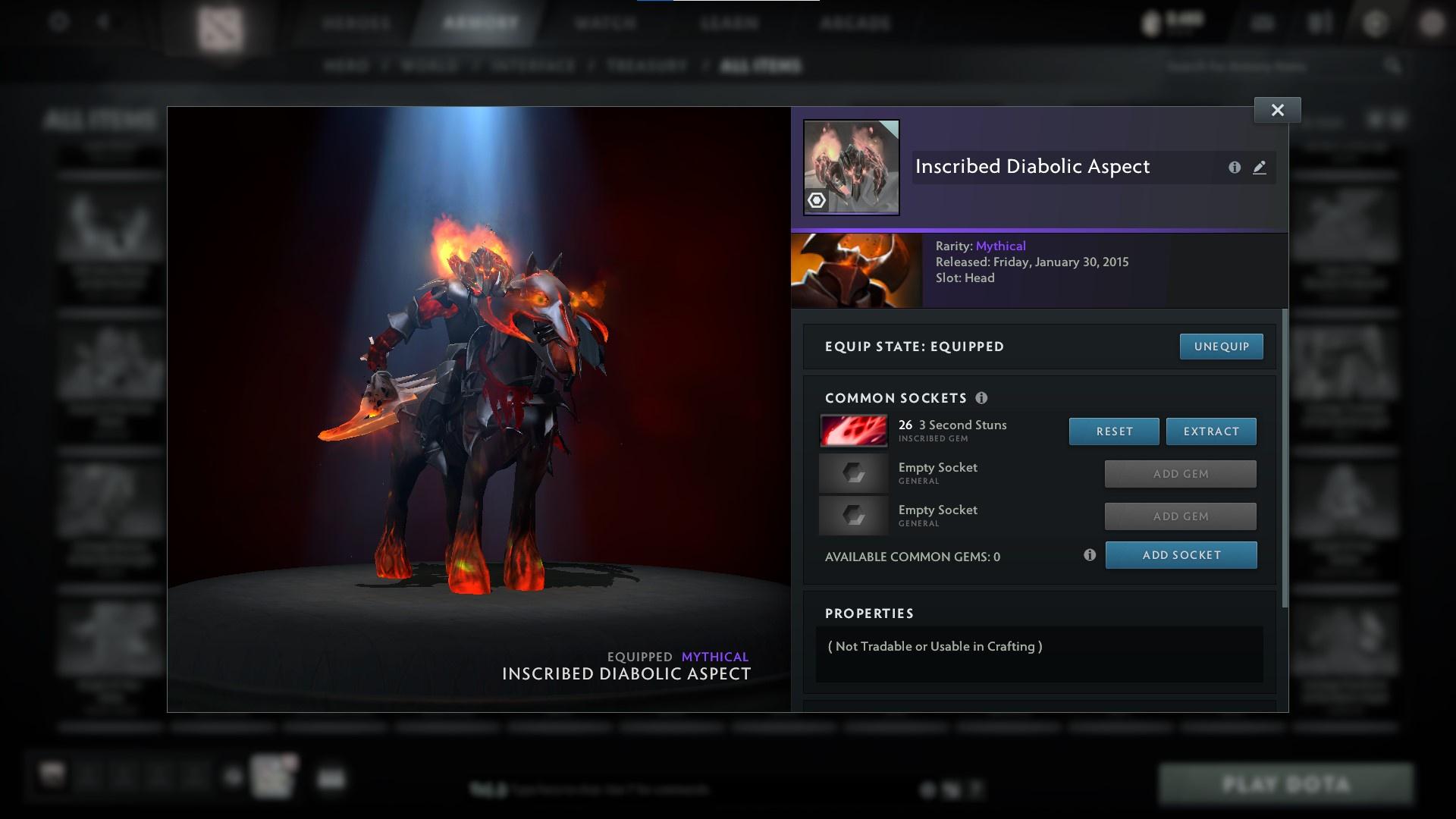Viewport: 1456px width, 819px height.
Task: Open first ADD GEM selector
Action: (x=1180, y=473)
